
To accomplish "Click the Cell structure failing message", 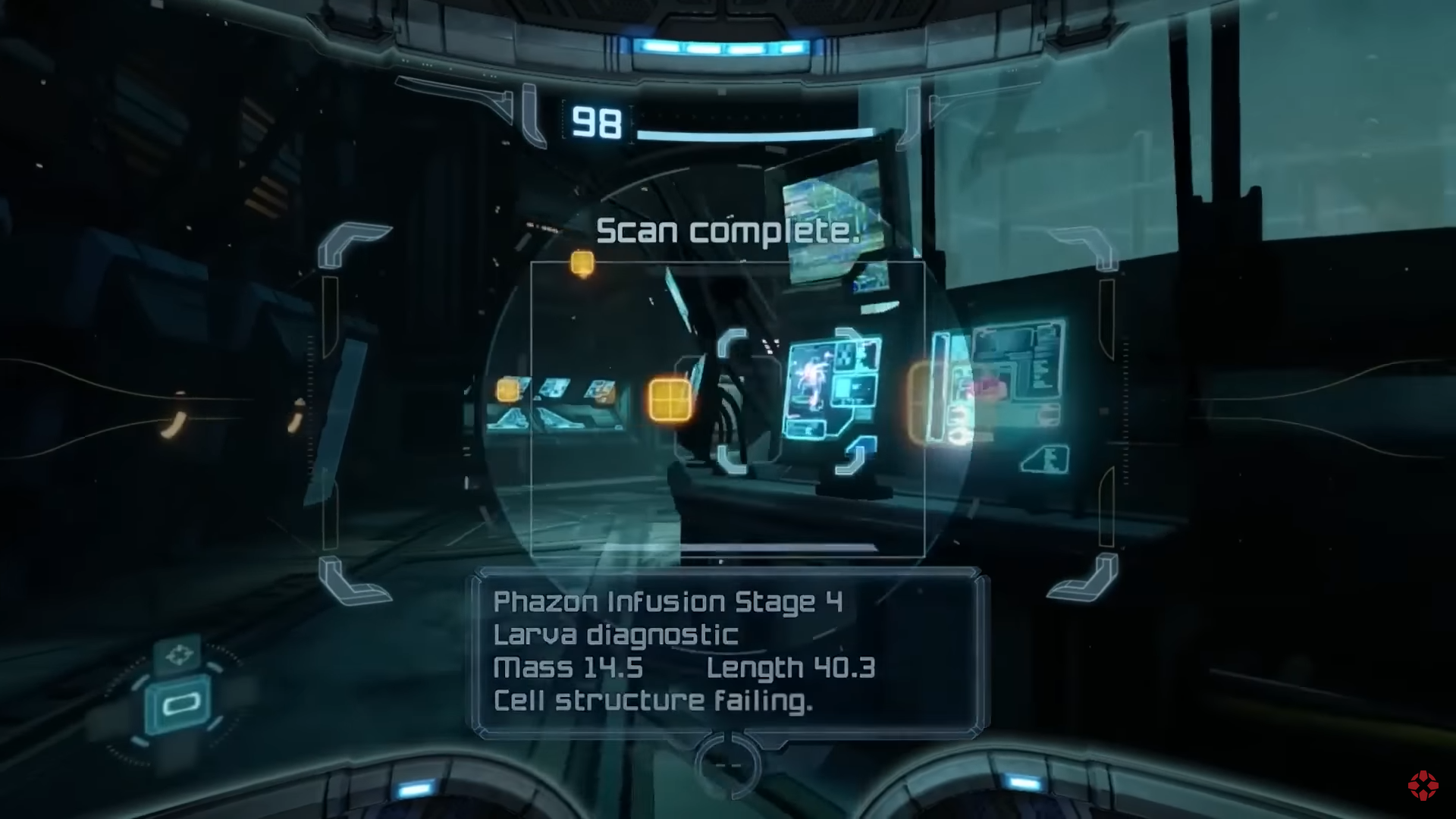I will point(654,699).
